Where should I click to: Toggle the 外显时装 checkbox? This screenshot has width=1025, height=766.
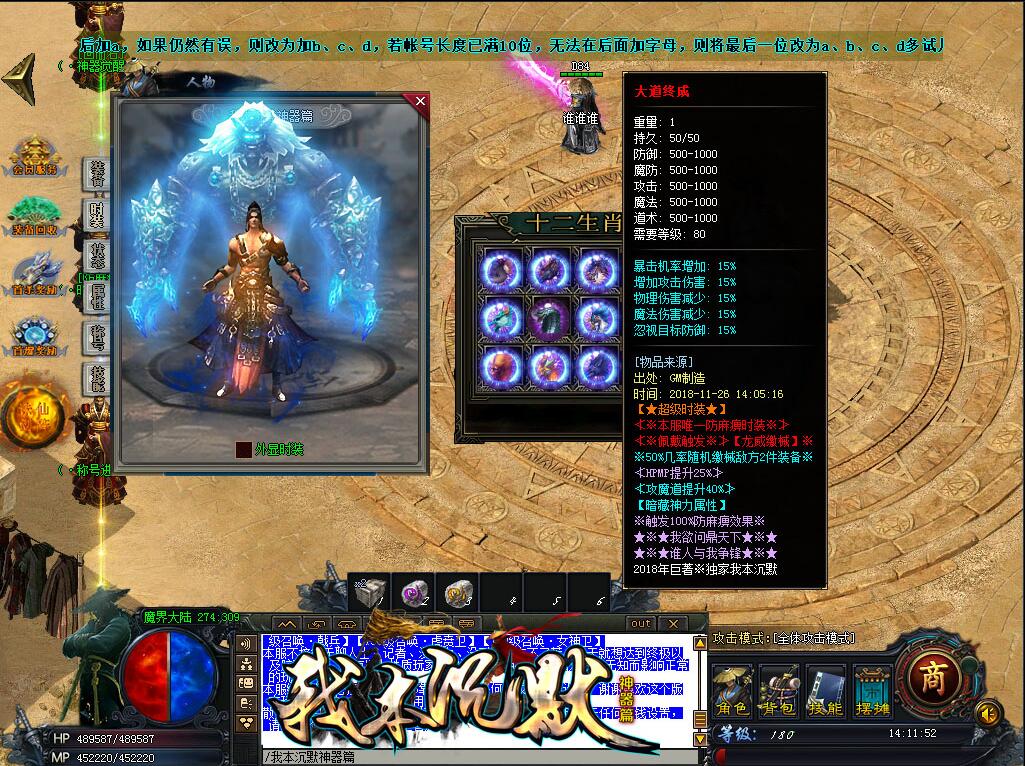click(243, 450)
